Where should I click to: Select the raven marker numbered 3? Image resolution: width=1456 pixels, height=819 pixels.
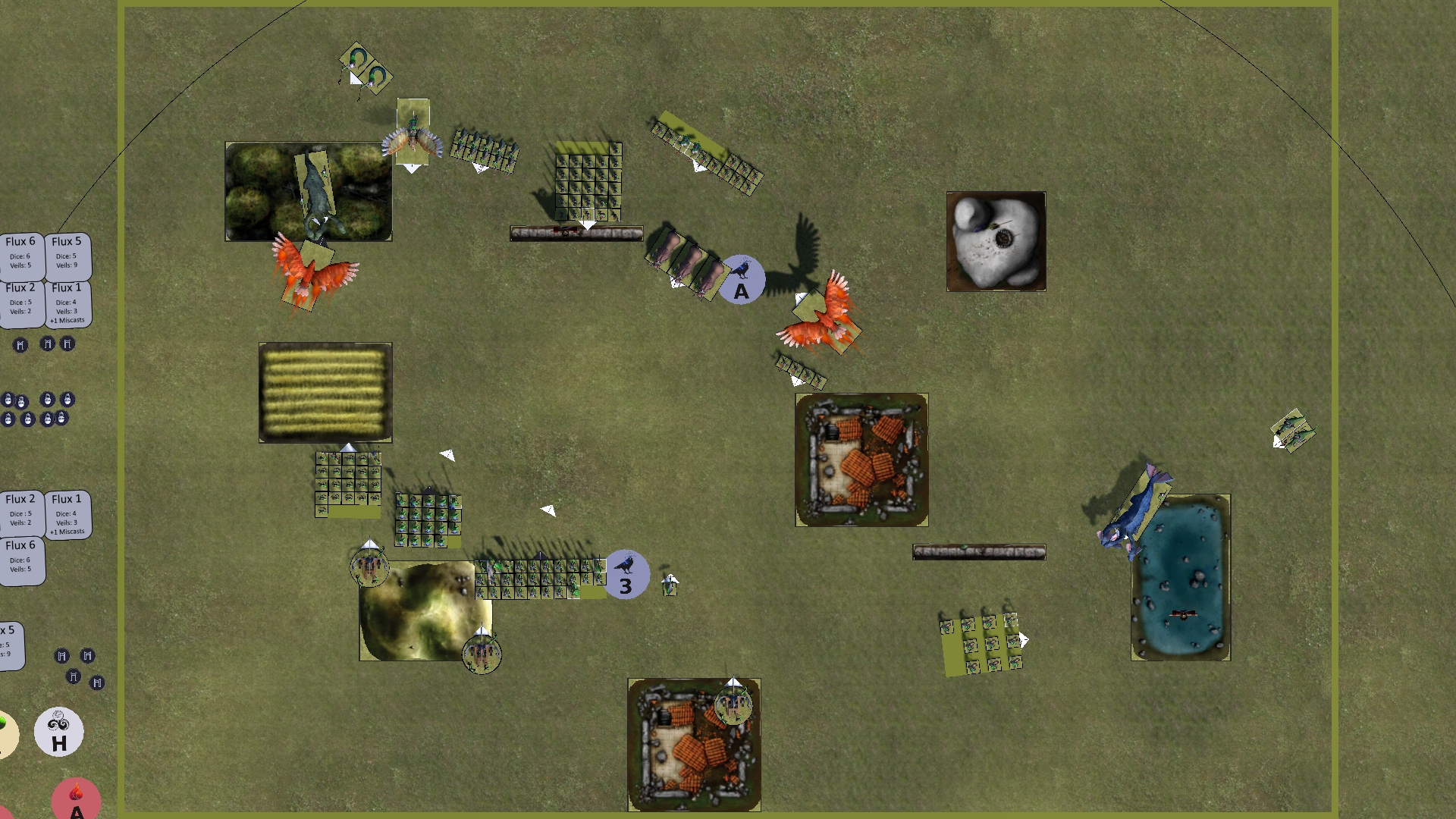click(x=626, y=575)
